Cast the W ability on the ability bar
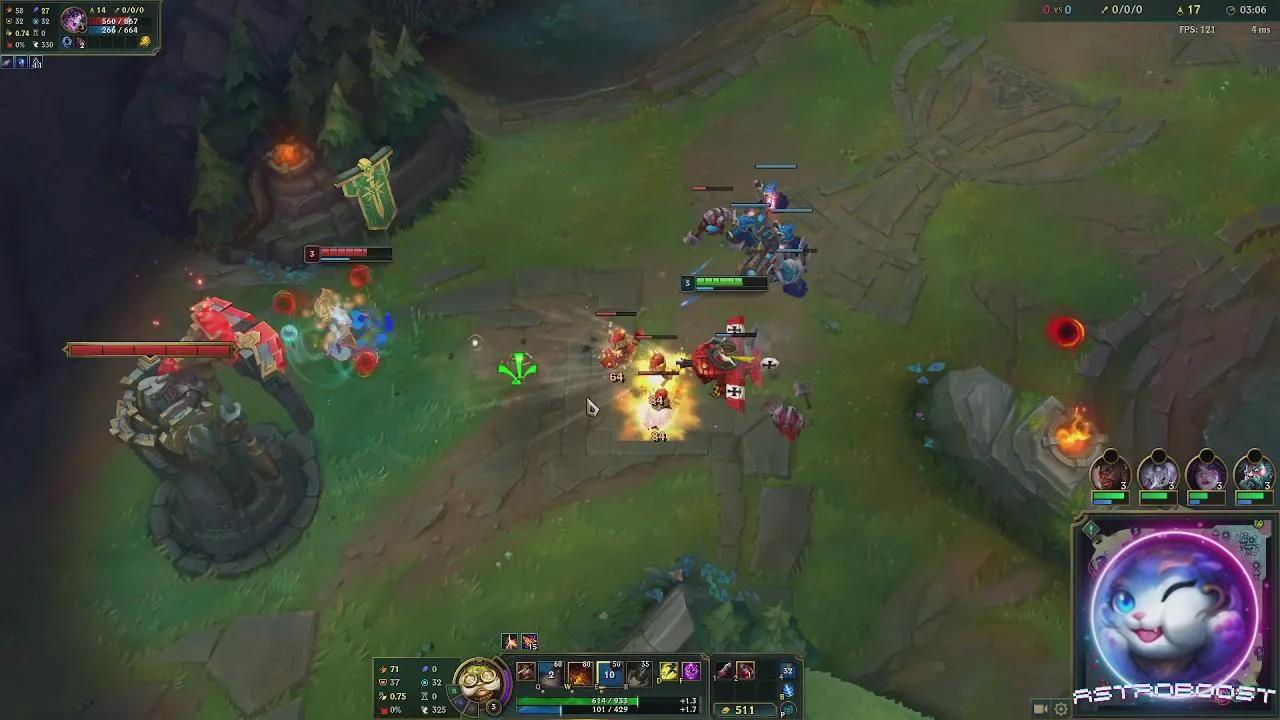 (577, 674)
